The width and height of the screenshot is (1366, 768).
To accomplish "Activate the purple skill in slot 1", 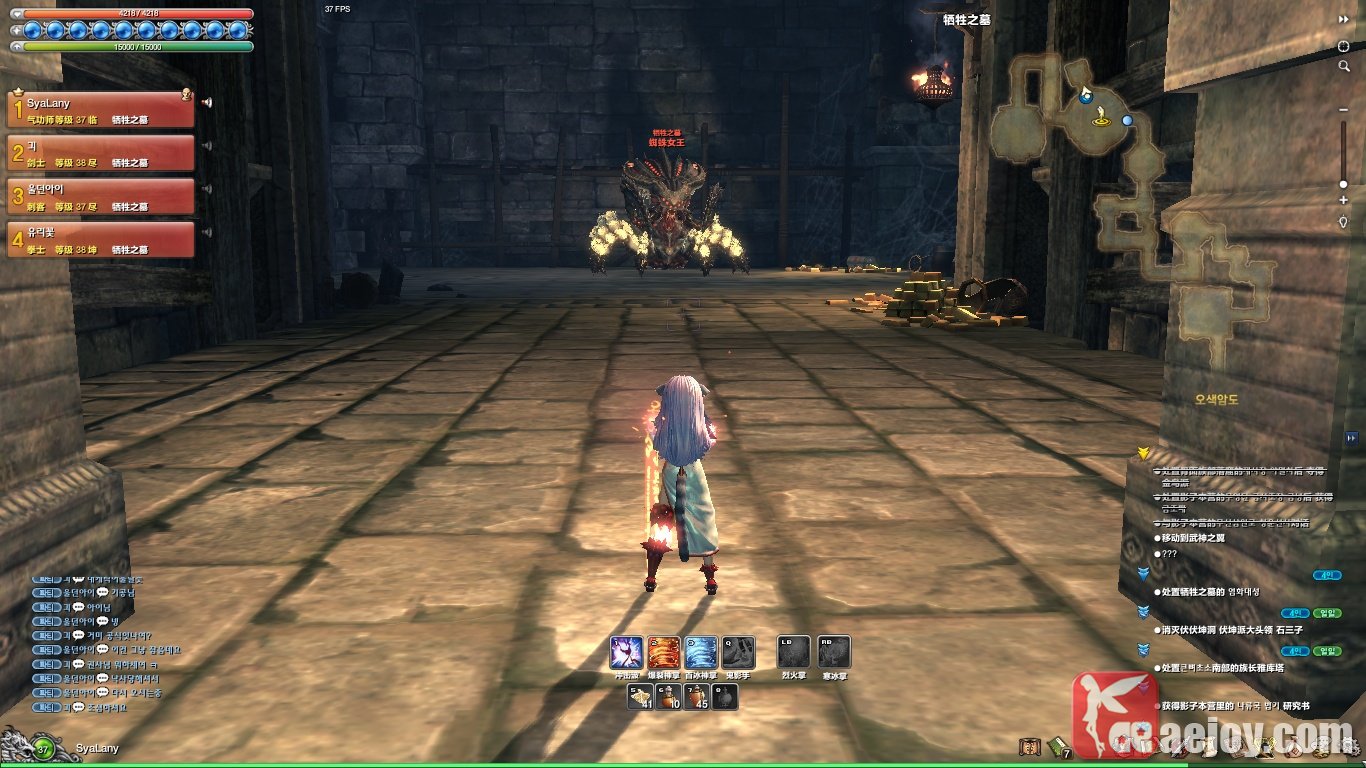I will 626,653.
